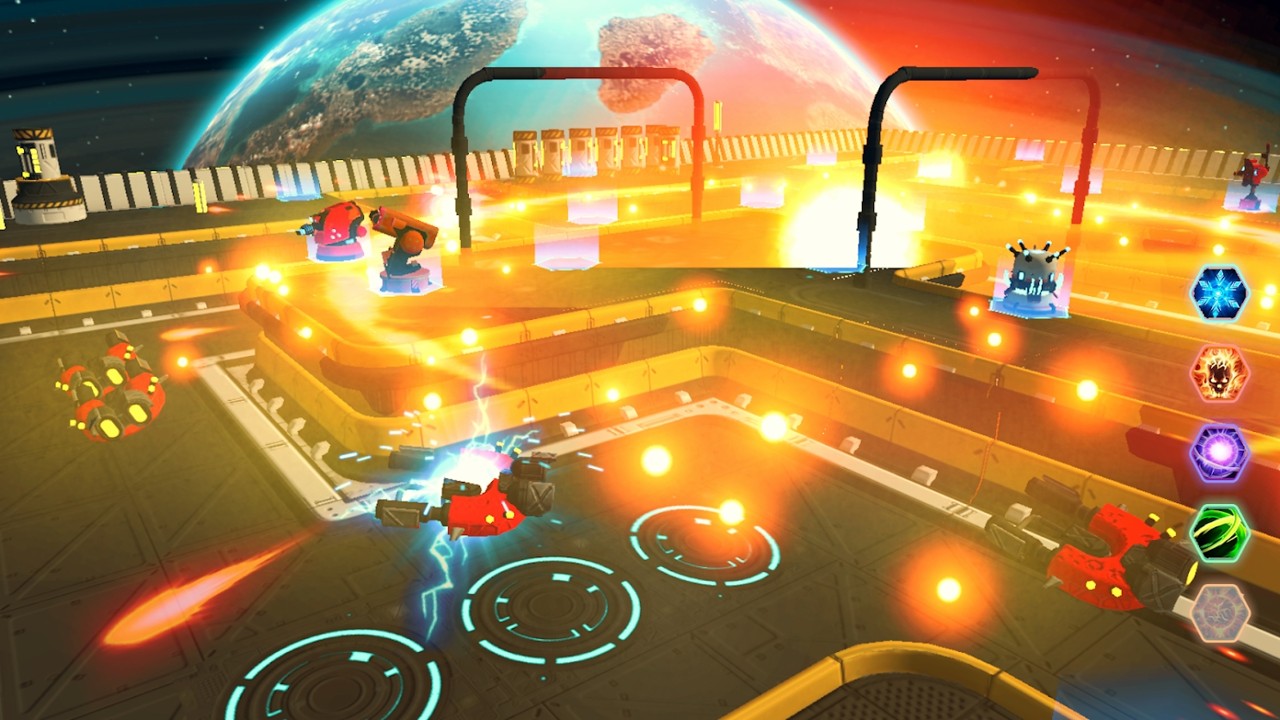The width and height of the screenshot is (1280, 720).
Task: Activate the blue snowflake freeze ability
Action: click(x=1219, y=294)
